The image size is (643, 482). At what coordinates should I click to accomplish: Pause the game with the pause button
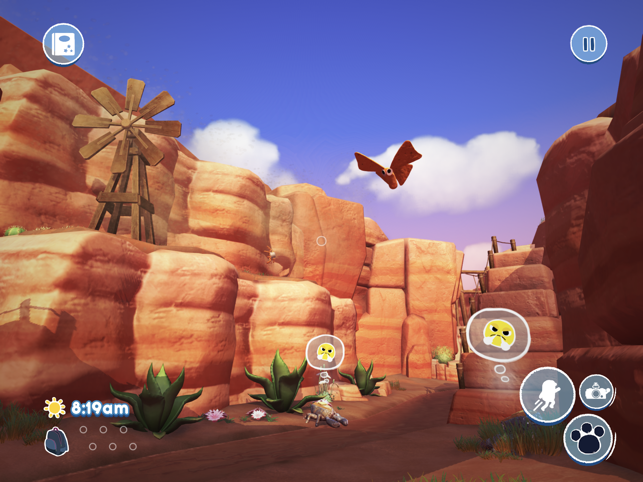pyautogui.click(x=588, y=44)
